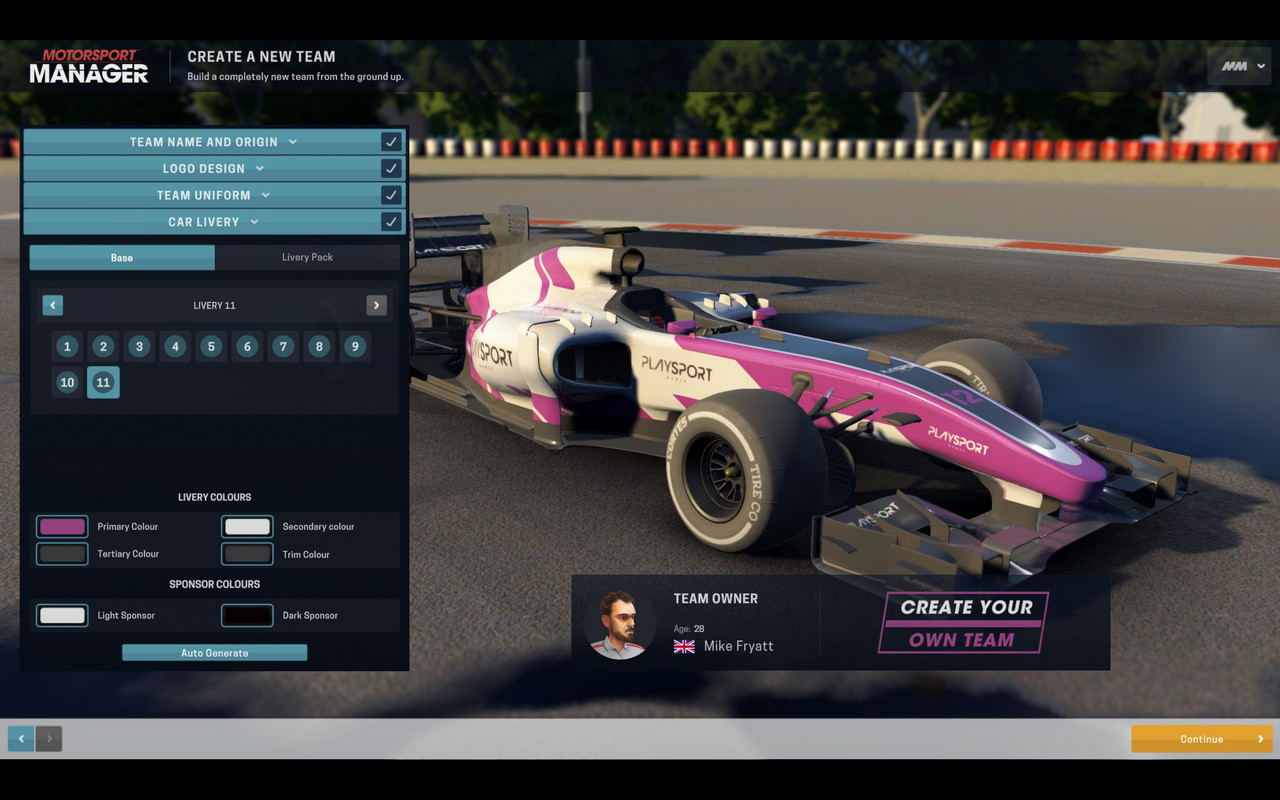The width and height of the screenshot is (1280, 800).
Task: Open the Tertiary Colour swatch
Action: click(62, 554)
